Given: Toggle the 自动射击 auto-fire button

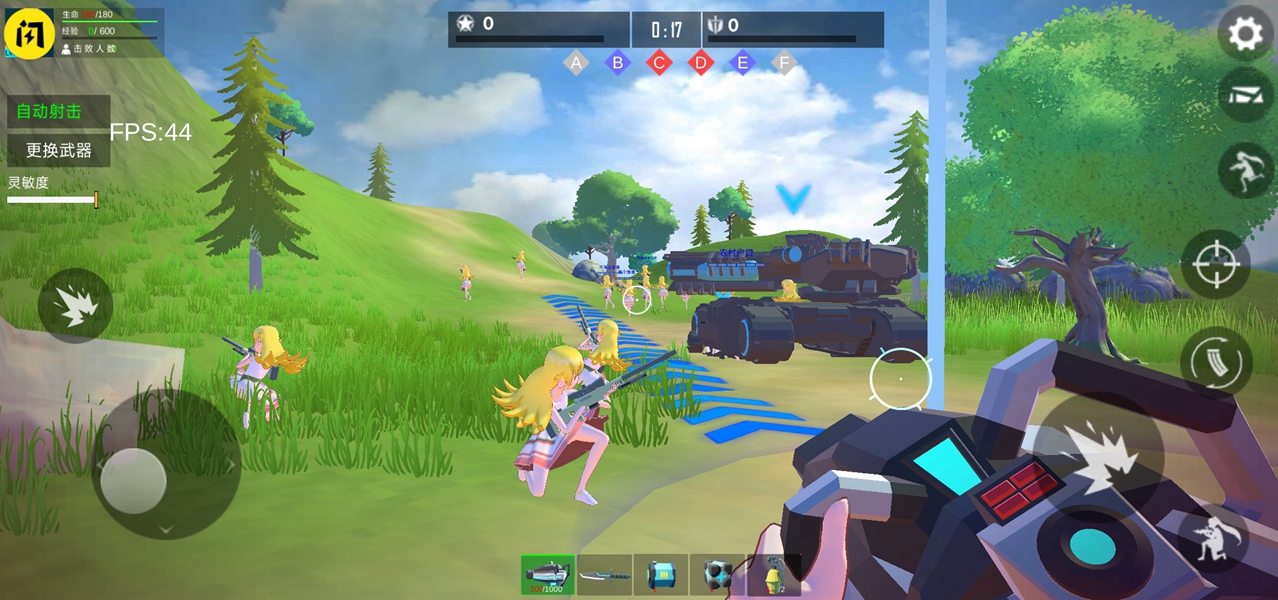Looking at the screenshot, I should pos(58,112).
